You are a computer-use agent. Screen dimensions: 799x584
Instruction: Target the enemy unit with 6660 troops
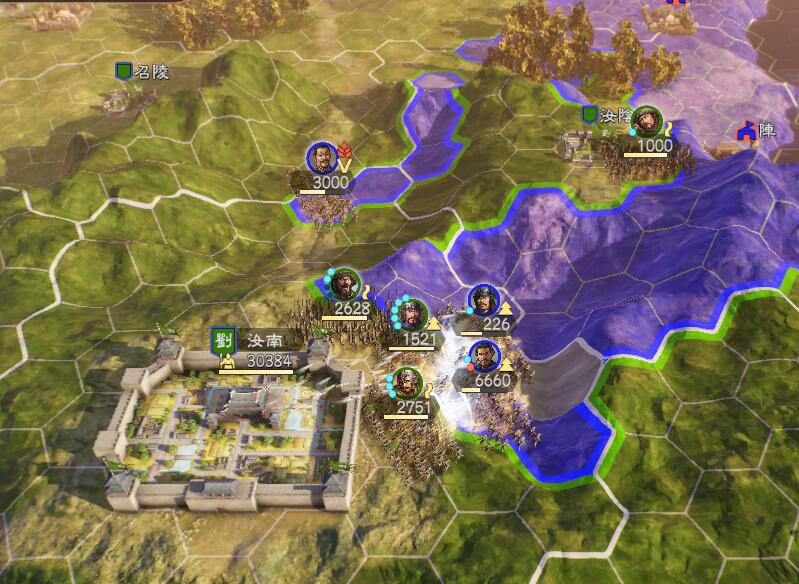[484, 357]
